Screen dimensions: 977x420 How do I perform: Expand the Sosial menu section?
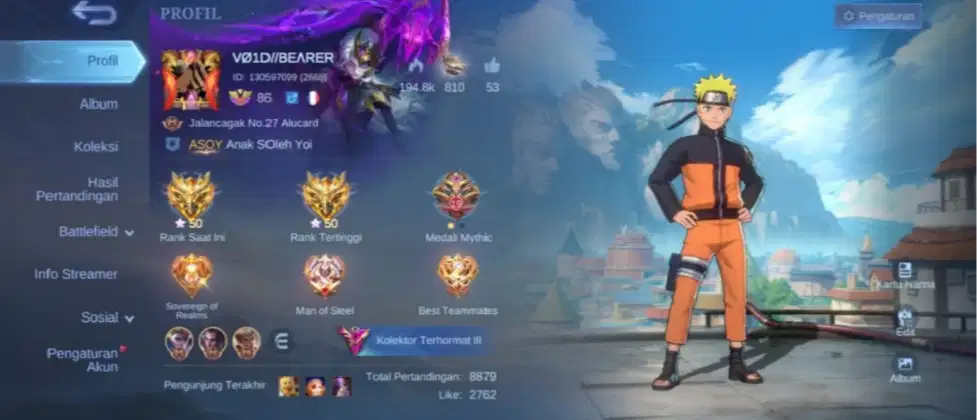[x=107, y=318]
